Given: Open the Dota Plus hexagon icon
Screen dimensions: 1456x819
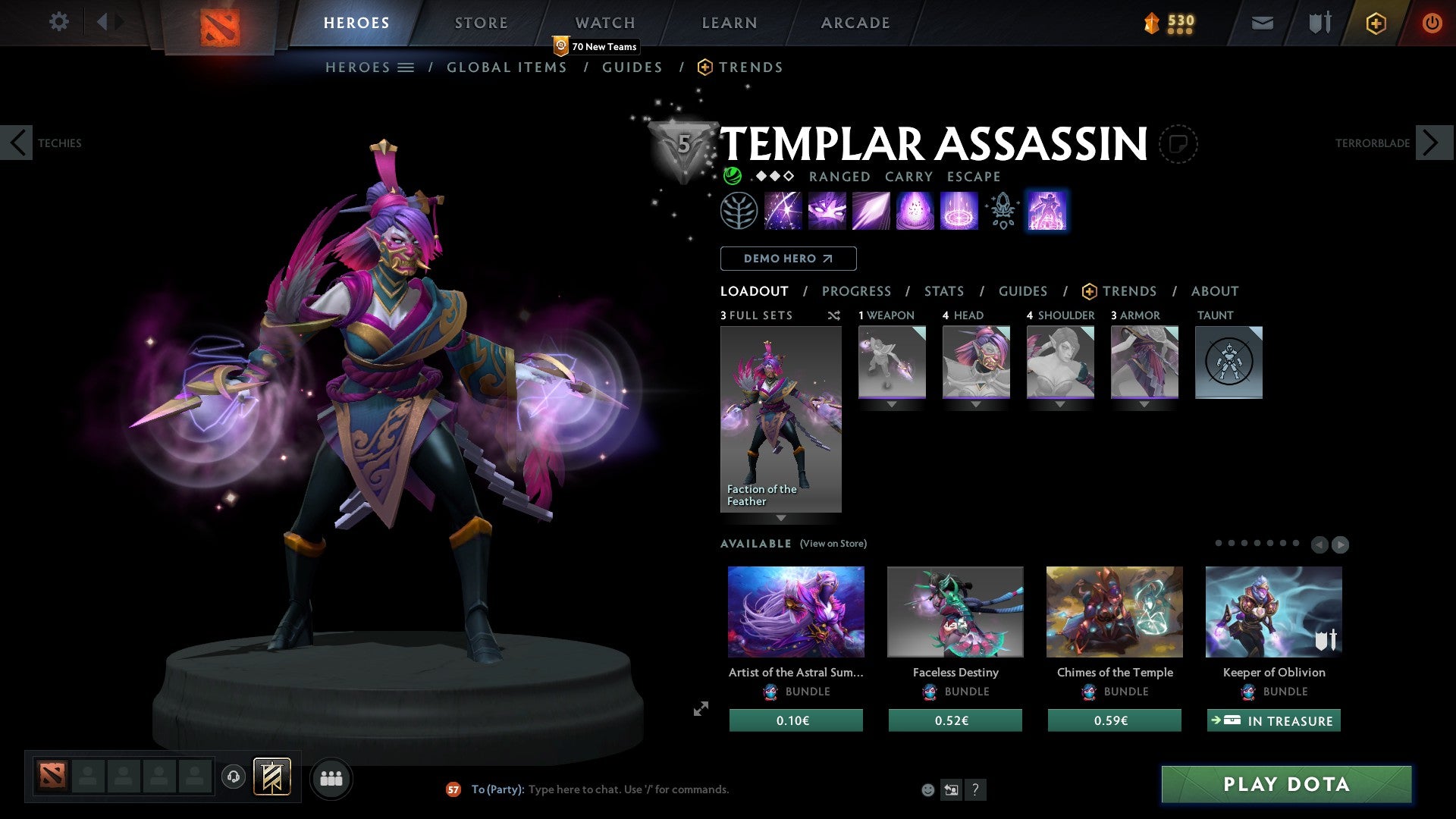Looking at the screenshot, I should [1375, 23].
